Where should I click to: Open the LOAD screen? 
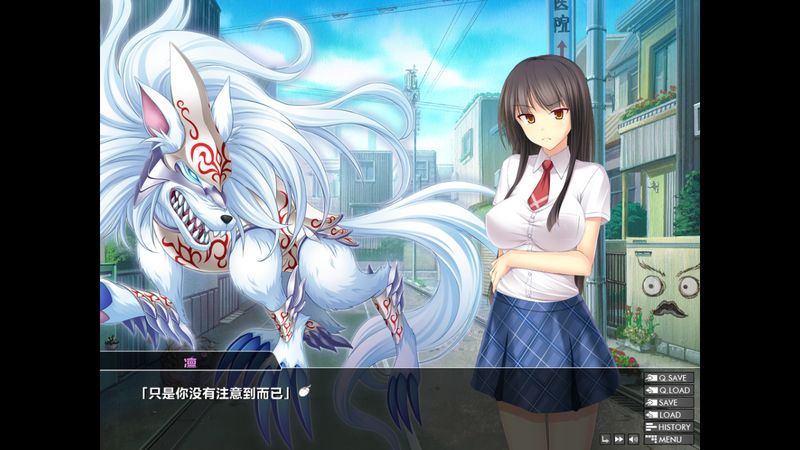[669, 414]
